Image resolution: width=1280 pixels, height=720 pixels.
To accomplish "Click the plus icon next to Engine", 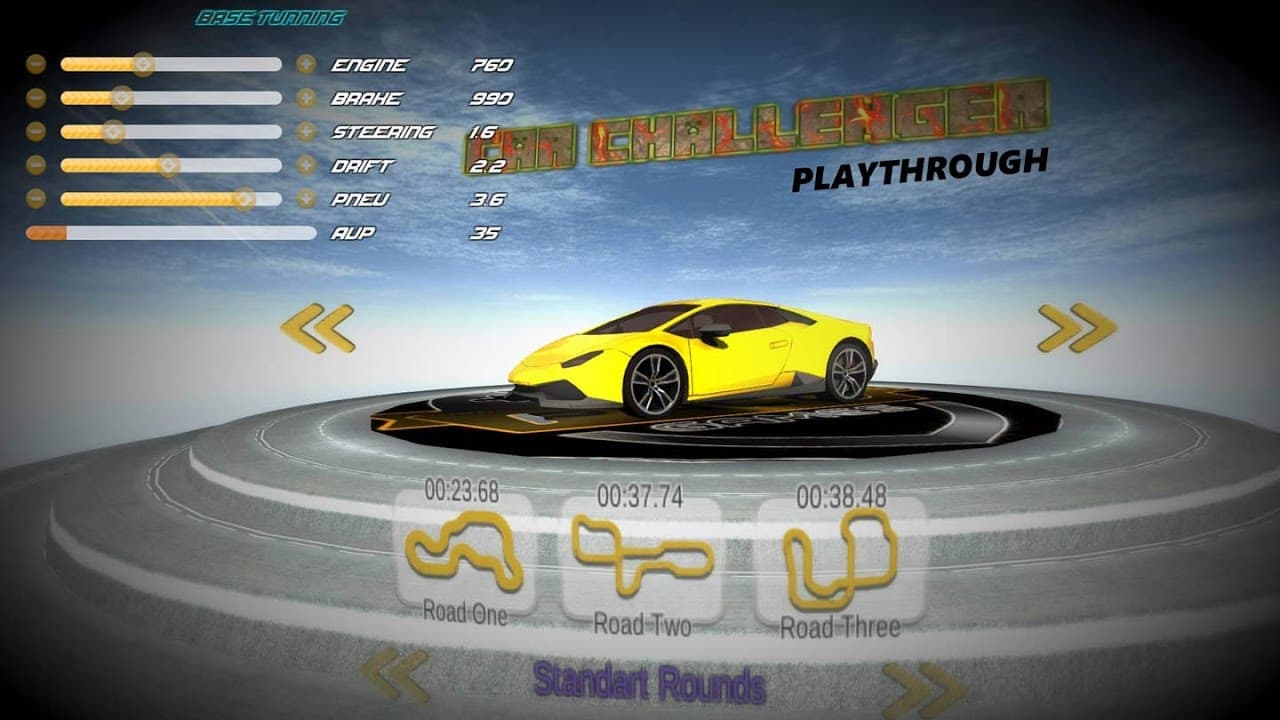I will coord(305,64).
